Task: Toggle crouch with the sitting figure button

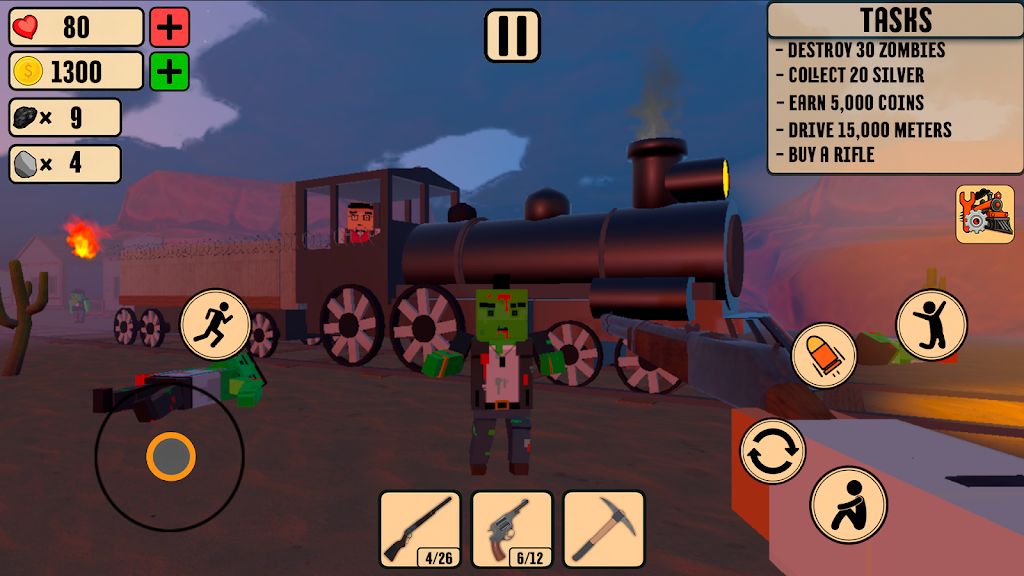Action: coord(848,505)
